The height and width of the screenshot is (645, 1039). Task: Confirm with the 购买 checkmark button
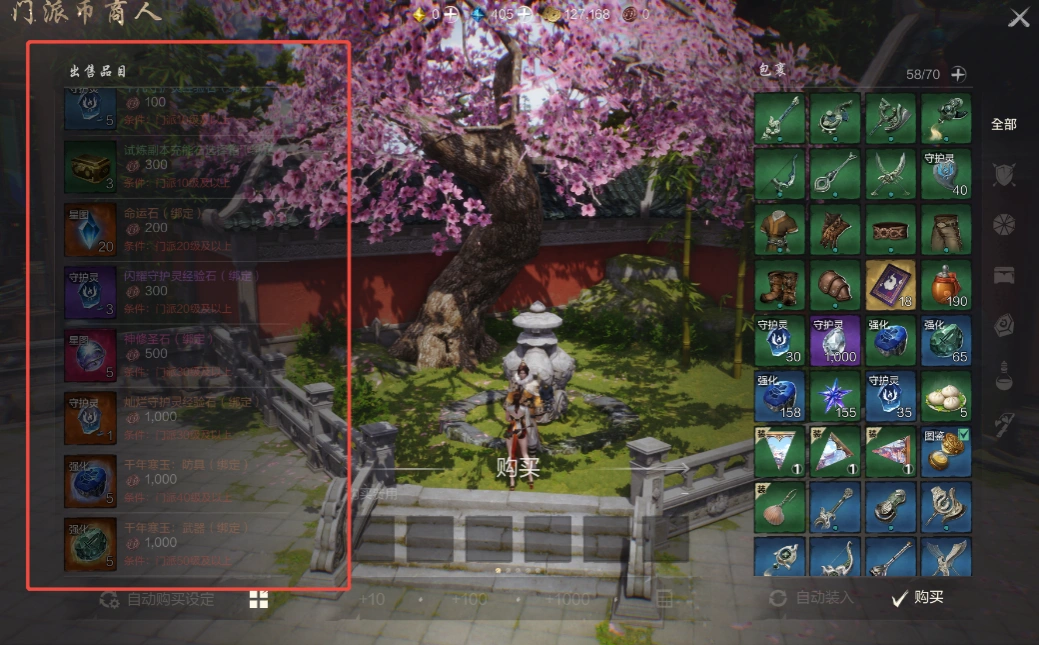(x=918, y=598)
